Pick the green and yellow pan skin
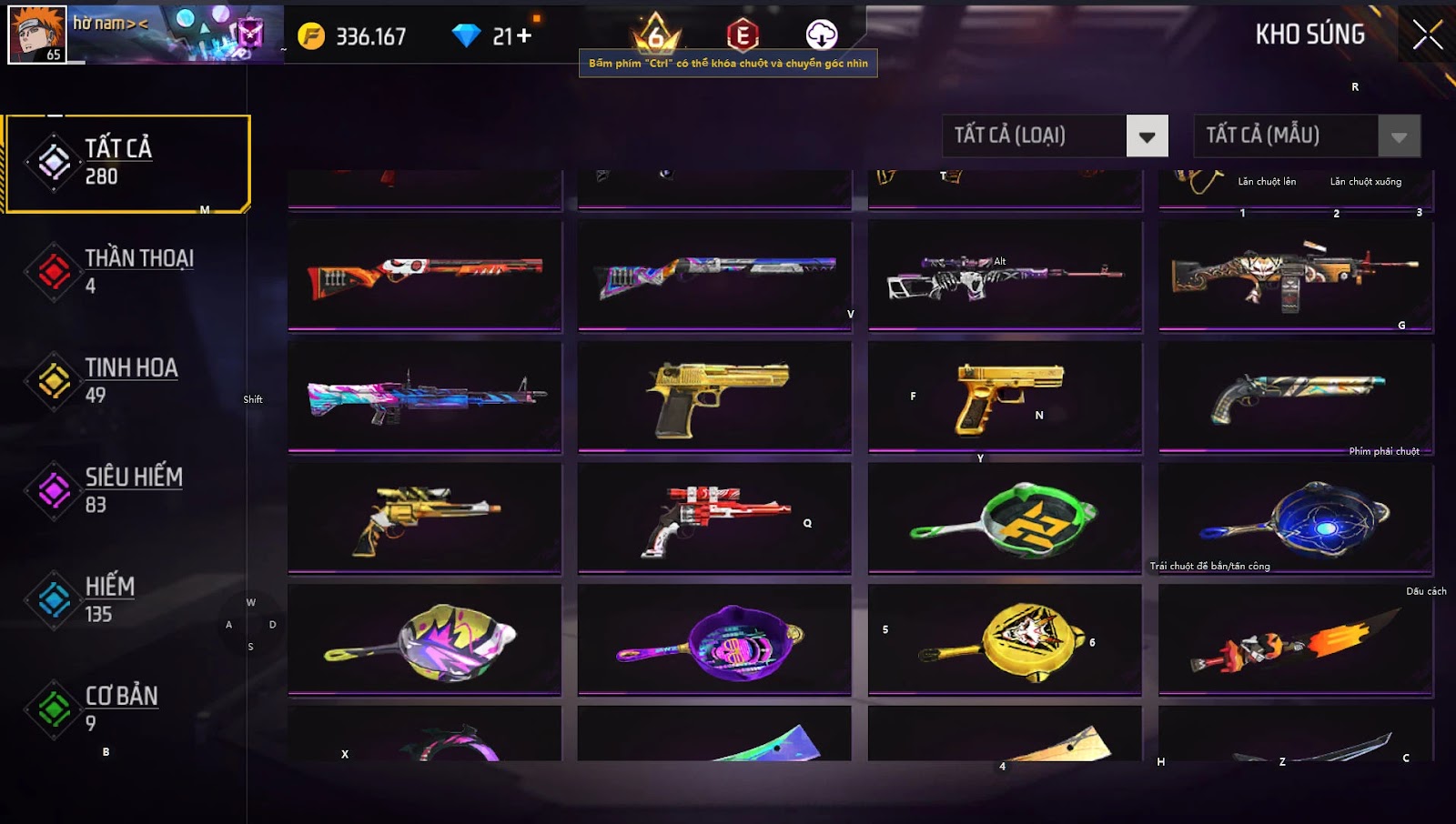 click(x=1005, y=519)
